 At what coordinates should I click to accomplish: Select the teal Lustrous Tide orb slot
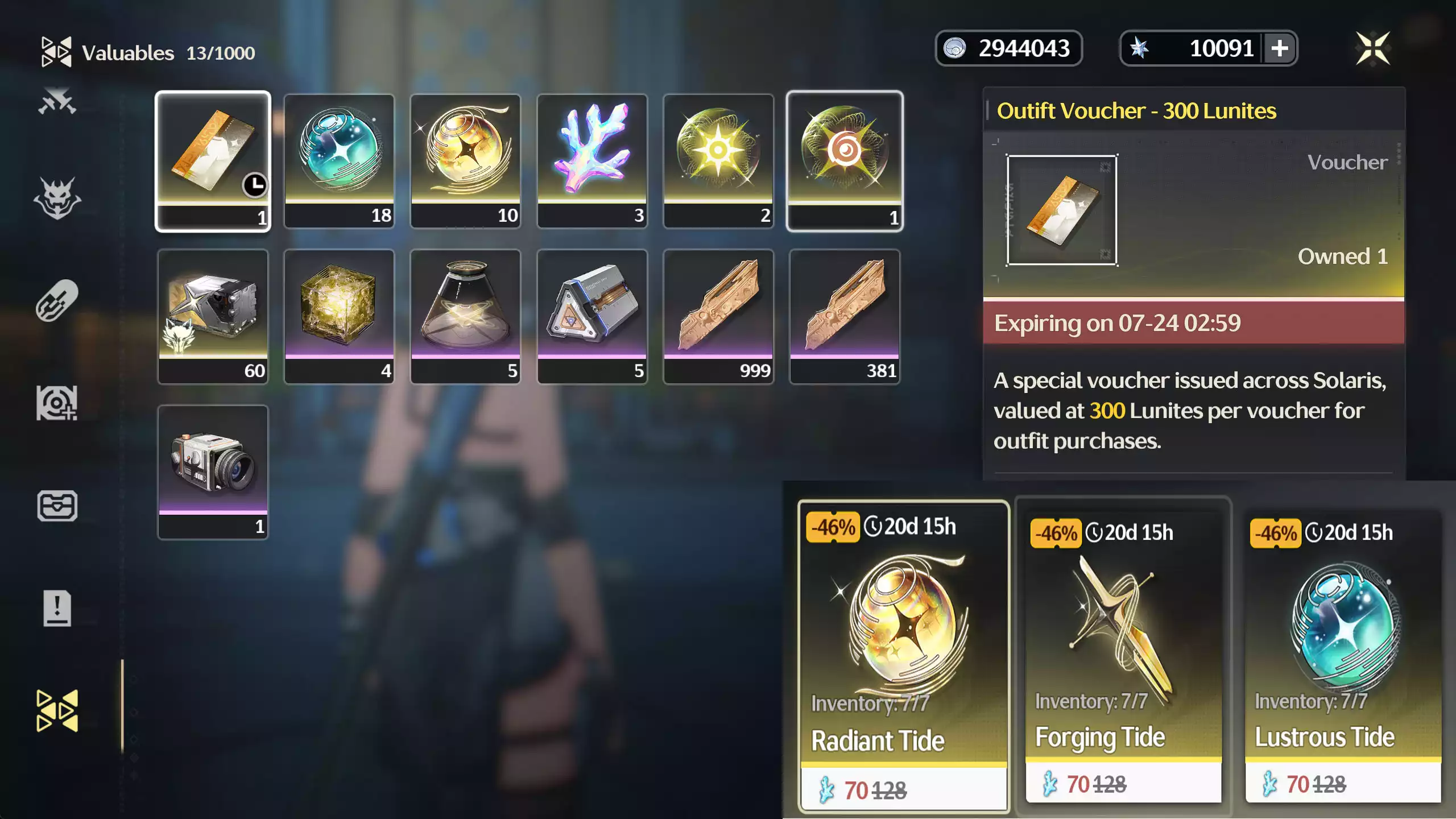pyautogui.click(x=339, y=161)
